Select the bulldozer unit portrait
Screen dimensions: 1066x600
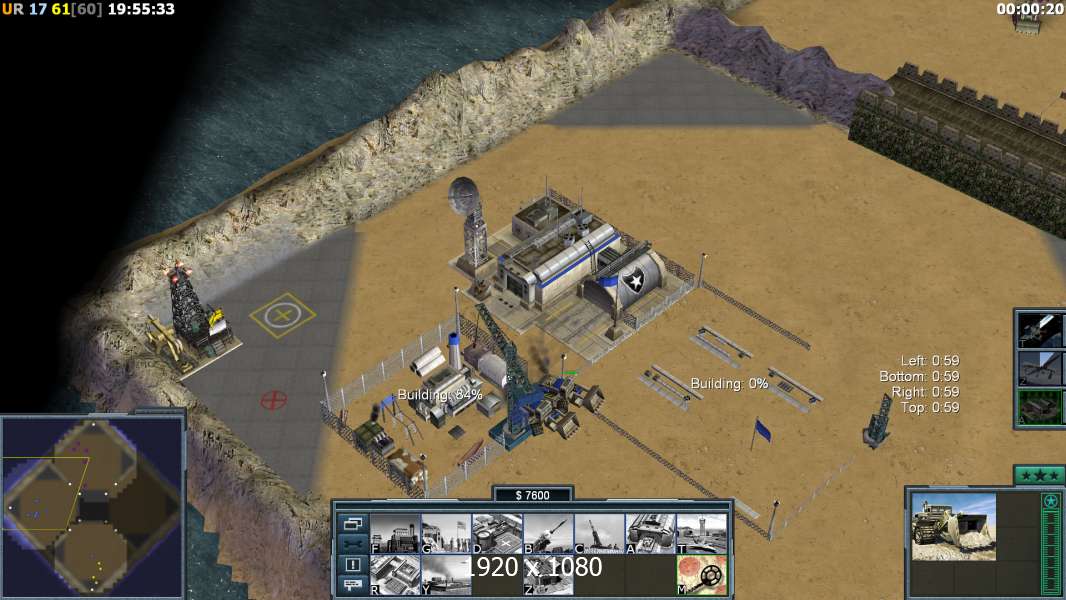click(954, 526)
